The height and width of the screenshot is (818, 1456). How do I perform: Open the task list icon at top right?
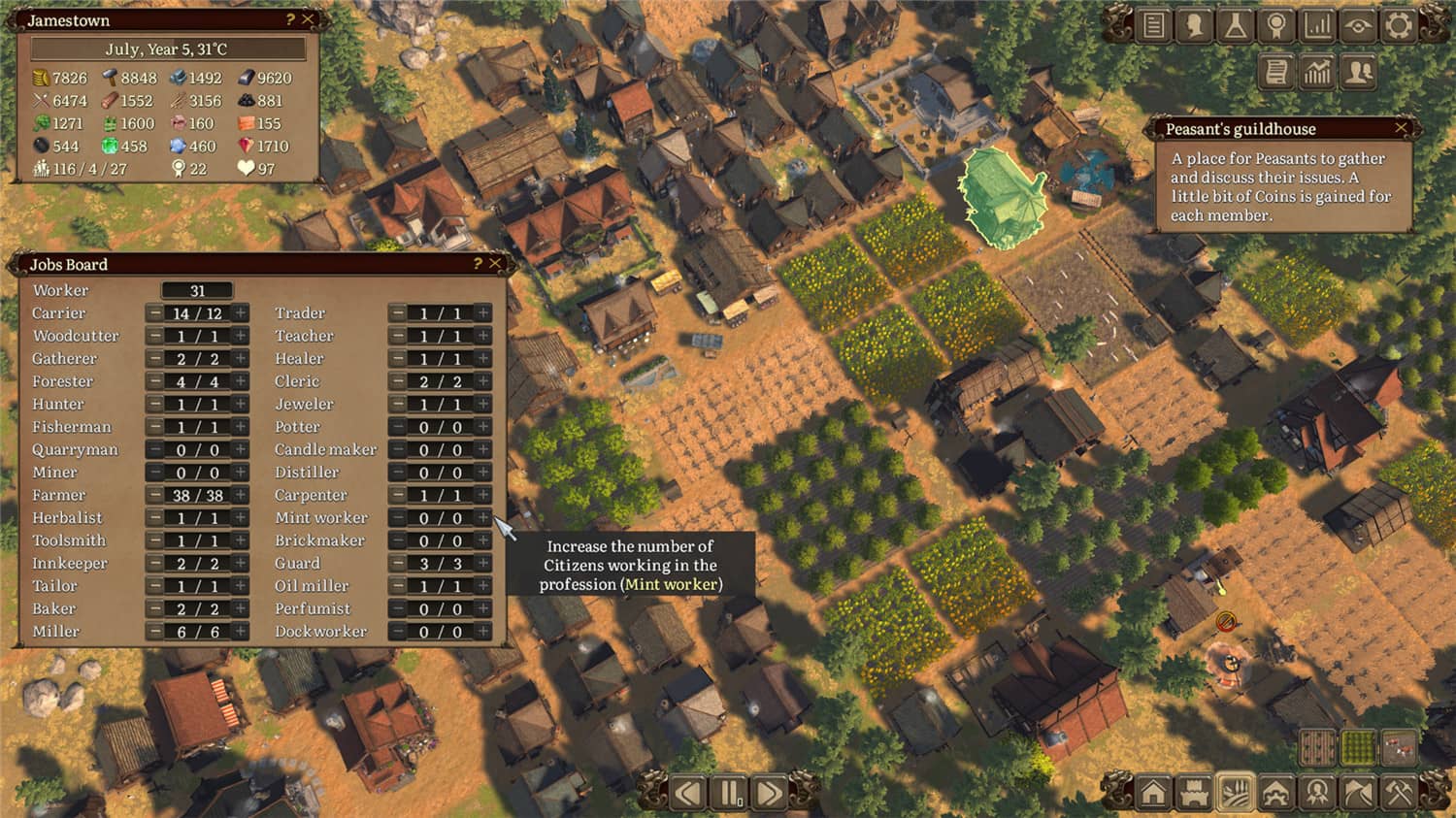(x=1152, y=25)
